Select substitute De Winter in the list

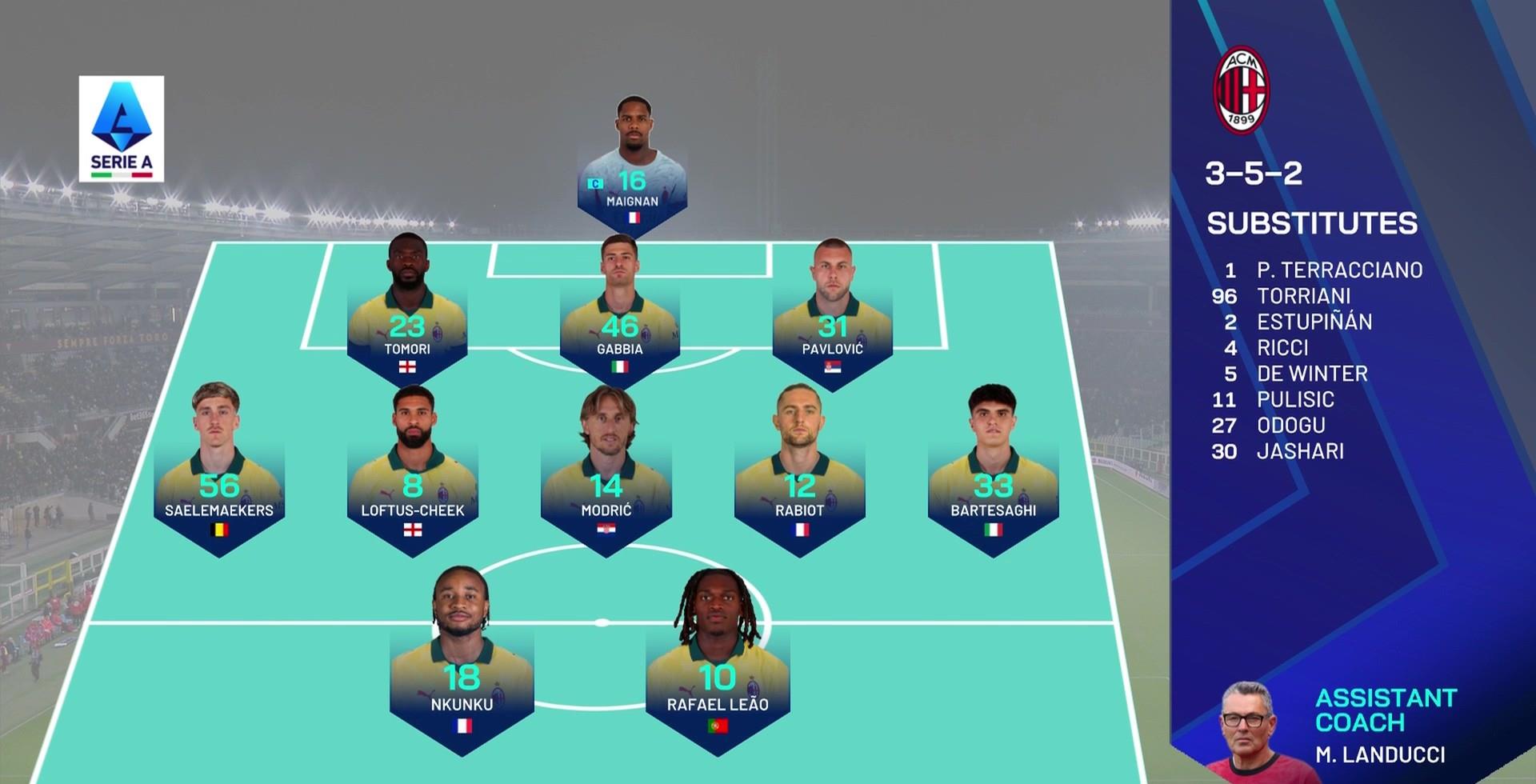tap(1312, 374)
